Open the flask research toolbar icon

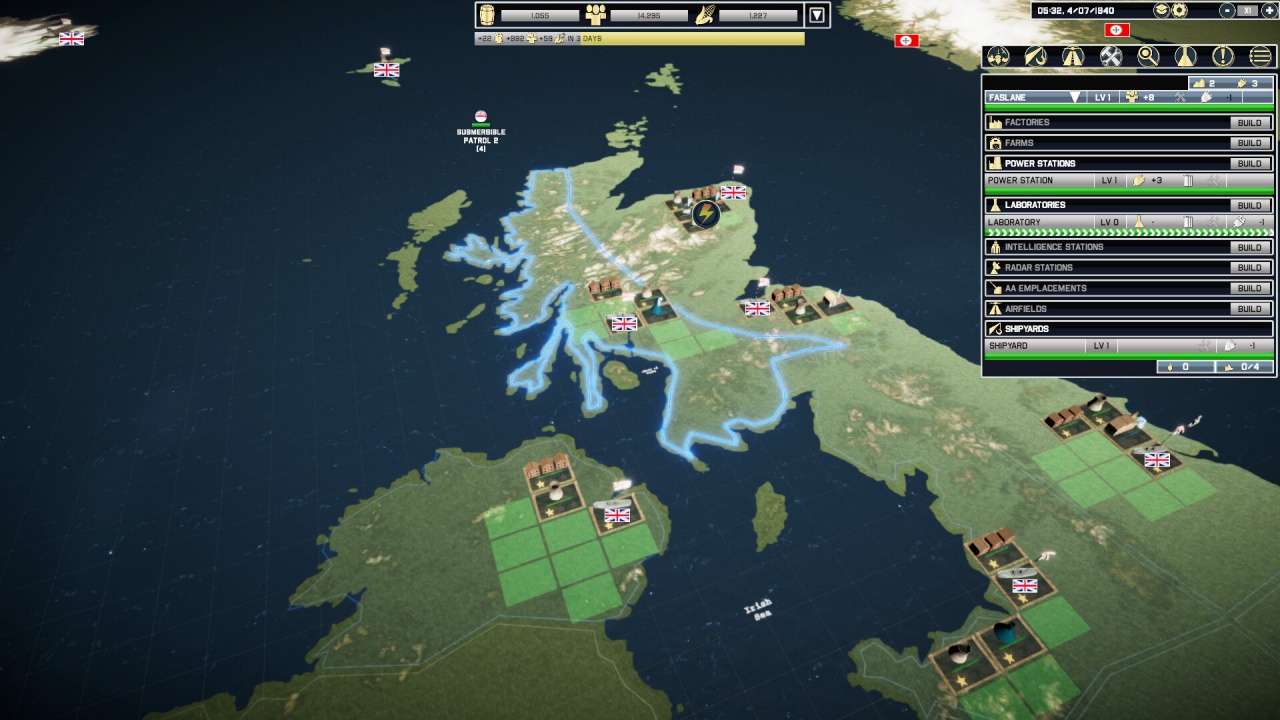(1186, 57)
